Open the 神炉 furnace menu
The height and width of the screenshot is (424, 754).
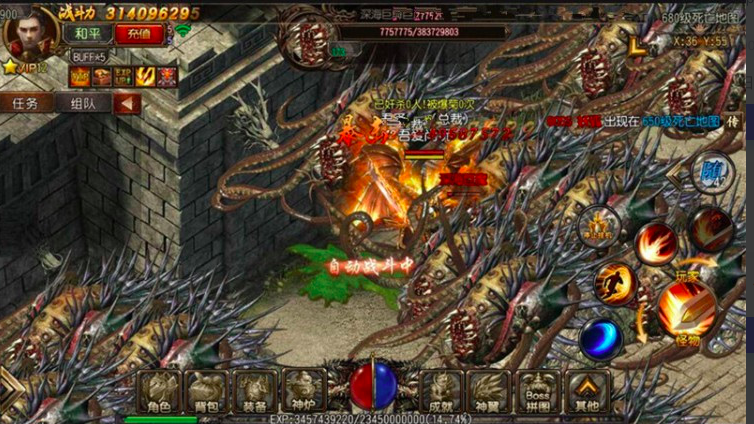click(302, 391)
